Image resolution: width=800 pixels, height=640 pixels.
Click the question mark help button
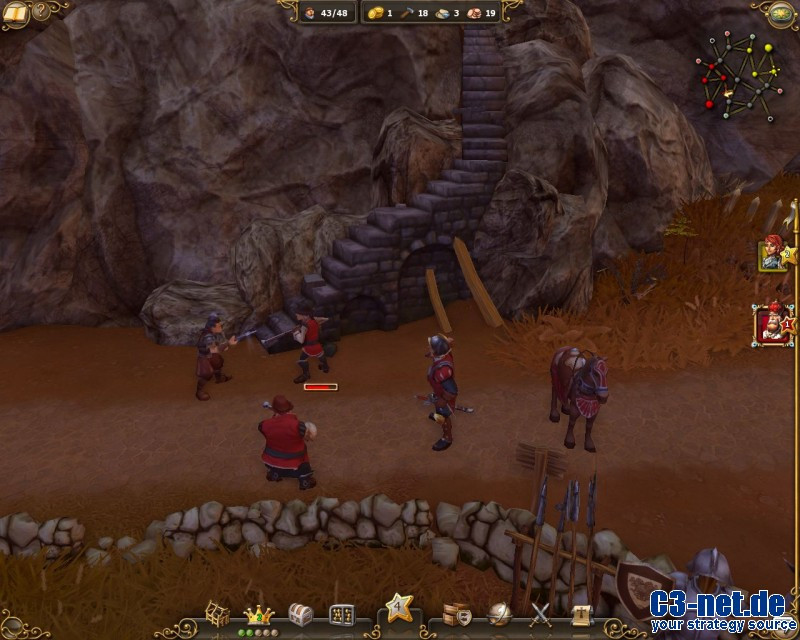pyautogui.click(x=41, y=12)
